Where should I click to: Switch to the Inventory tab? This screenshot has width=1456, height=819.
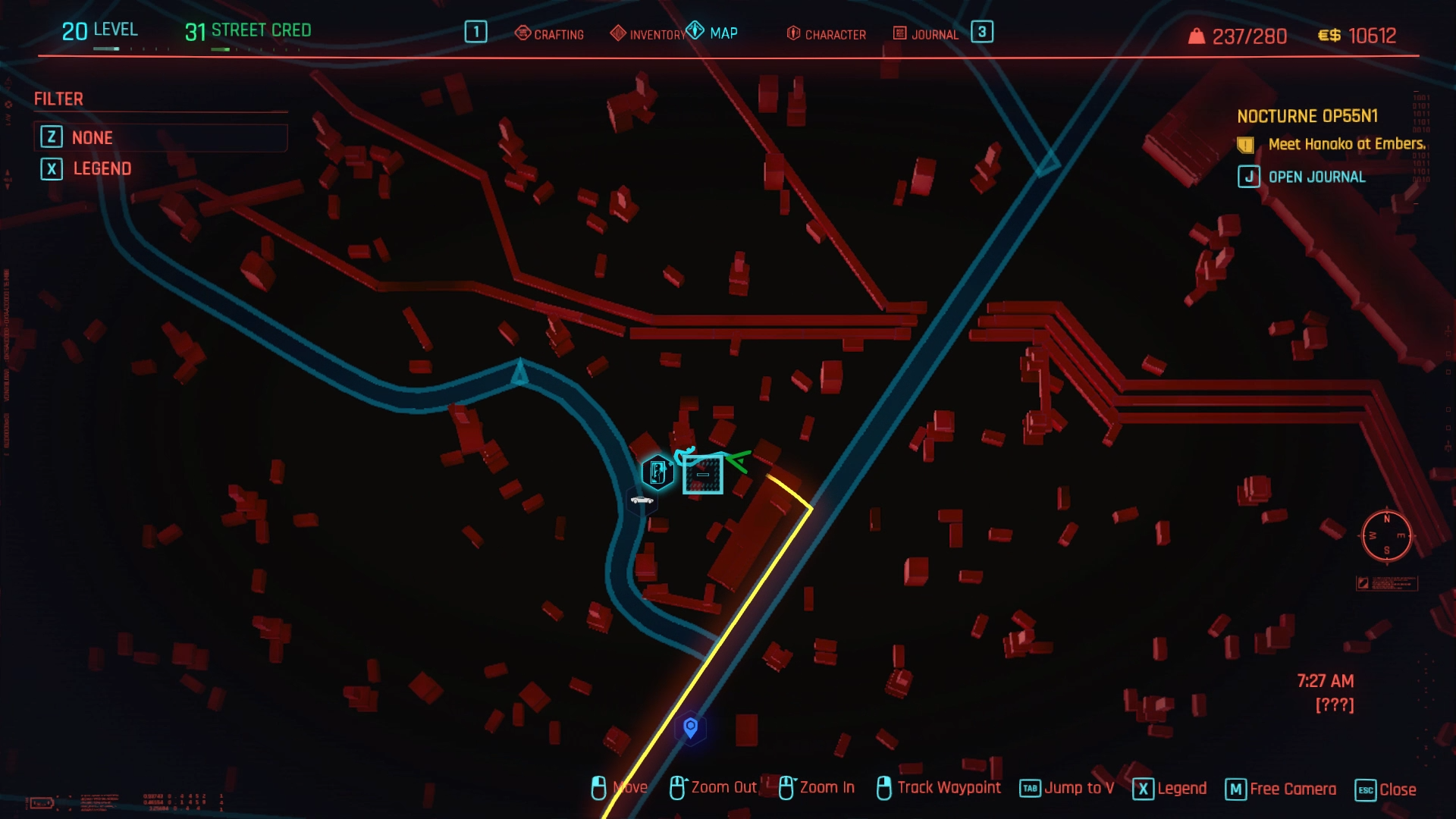[648, 34]
